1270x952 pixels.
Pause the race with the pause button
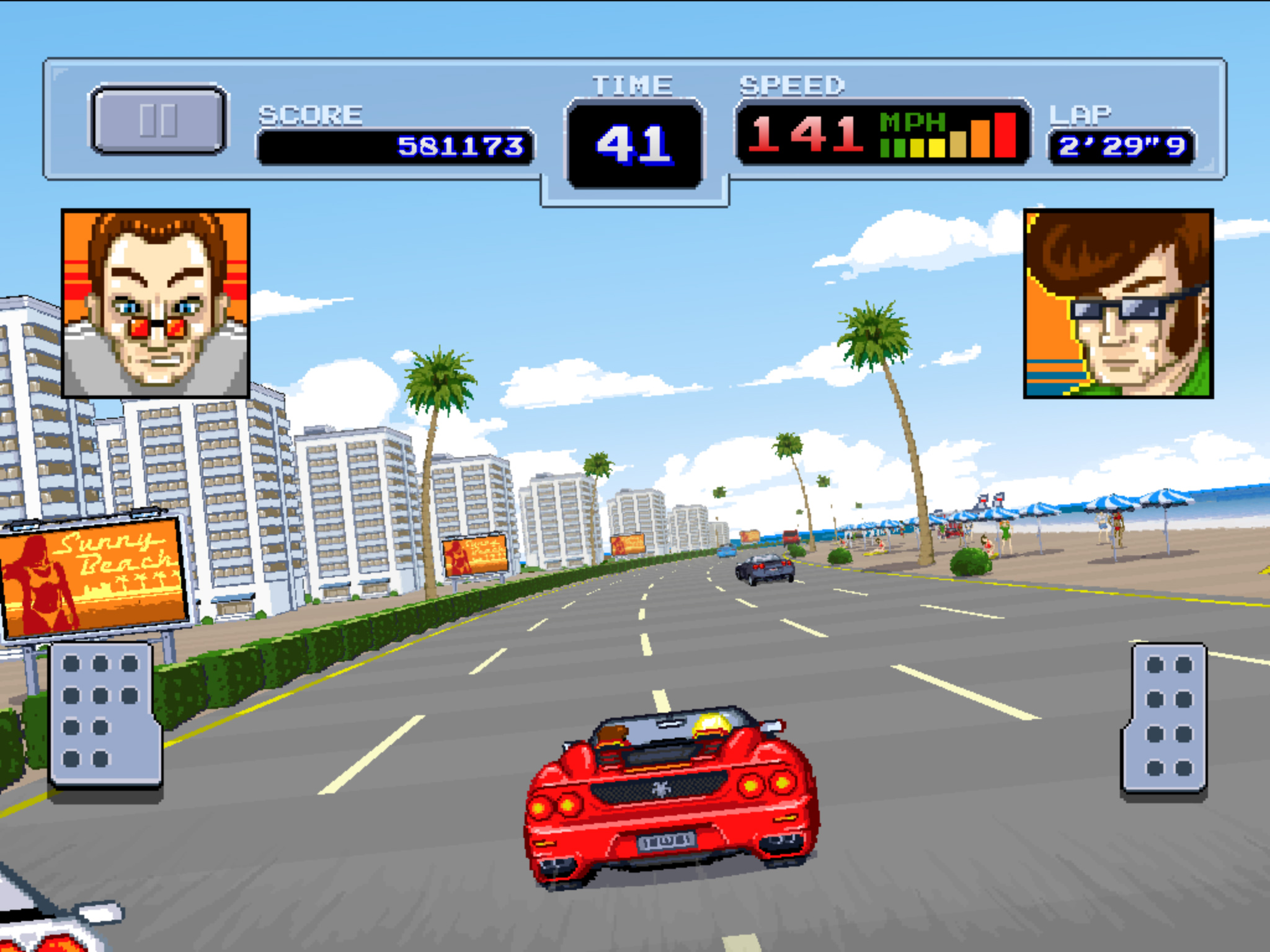[159, 119]
